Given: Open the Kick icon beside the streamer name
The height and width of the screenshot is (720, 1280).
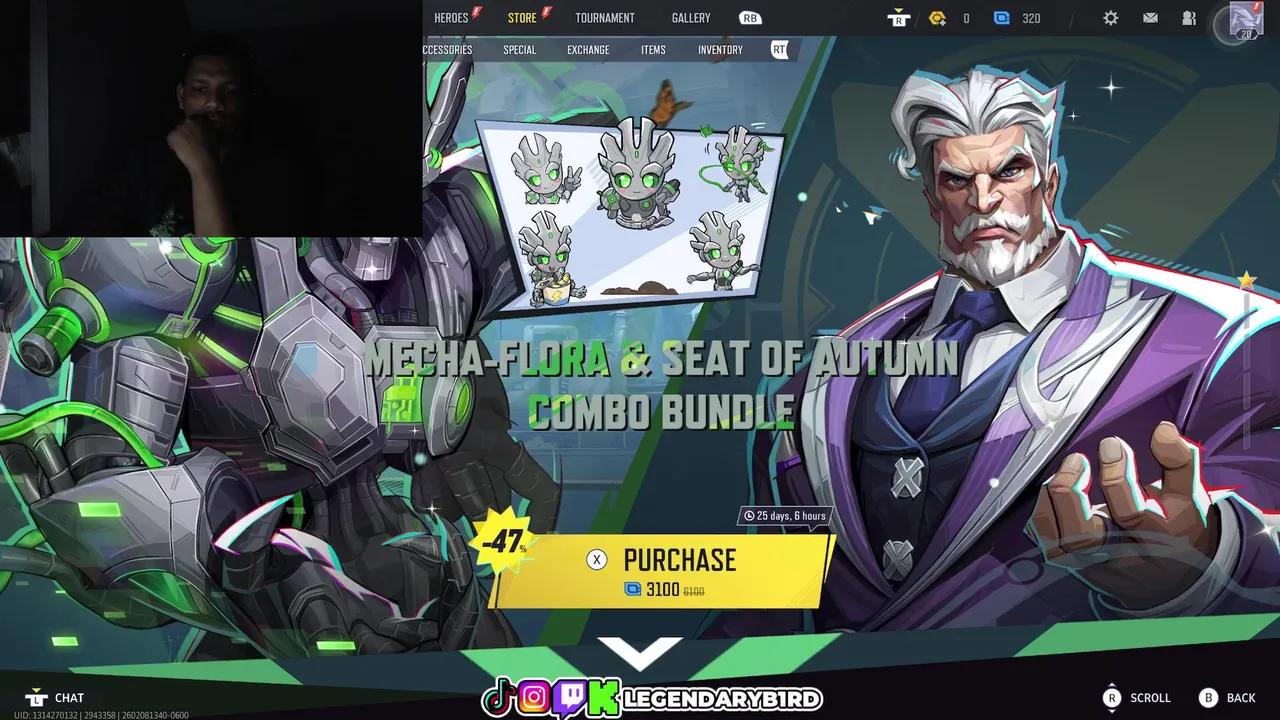Looking at the screenshot, I should [x=602, y=697].
